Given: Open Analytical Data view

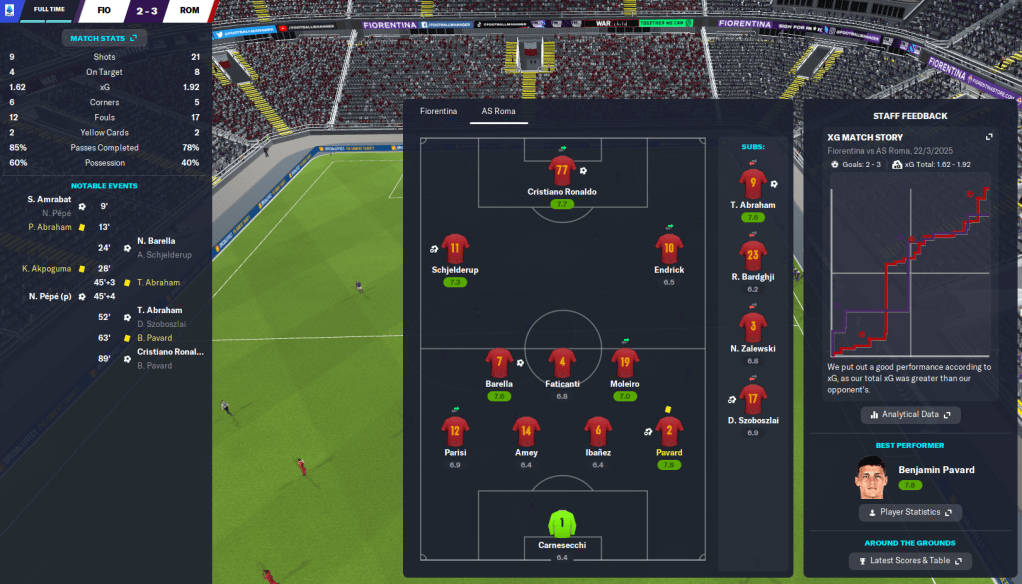Looking at the screenshot, I should pyautogui.click(x=910, y=414).
